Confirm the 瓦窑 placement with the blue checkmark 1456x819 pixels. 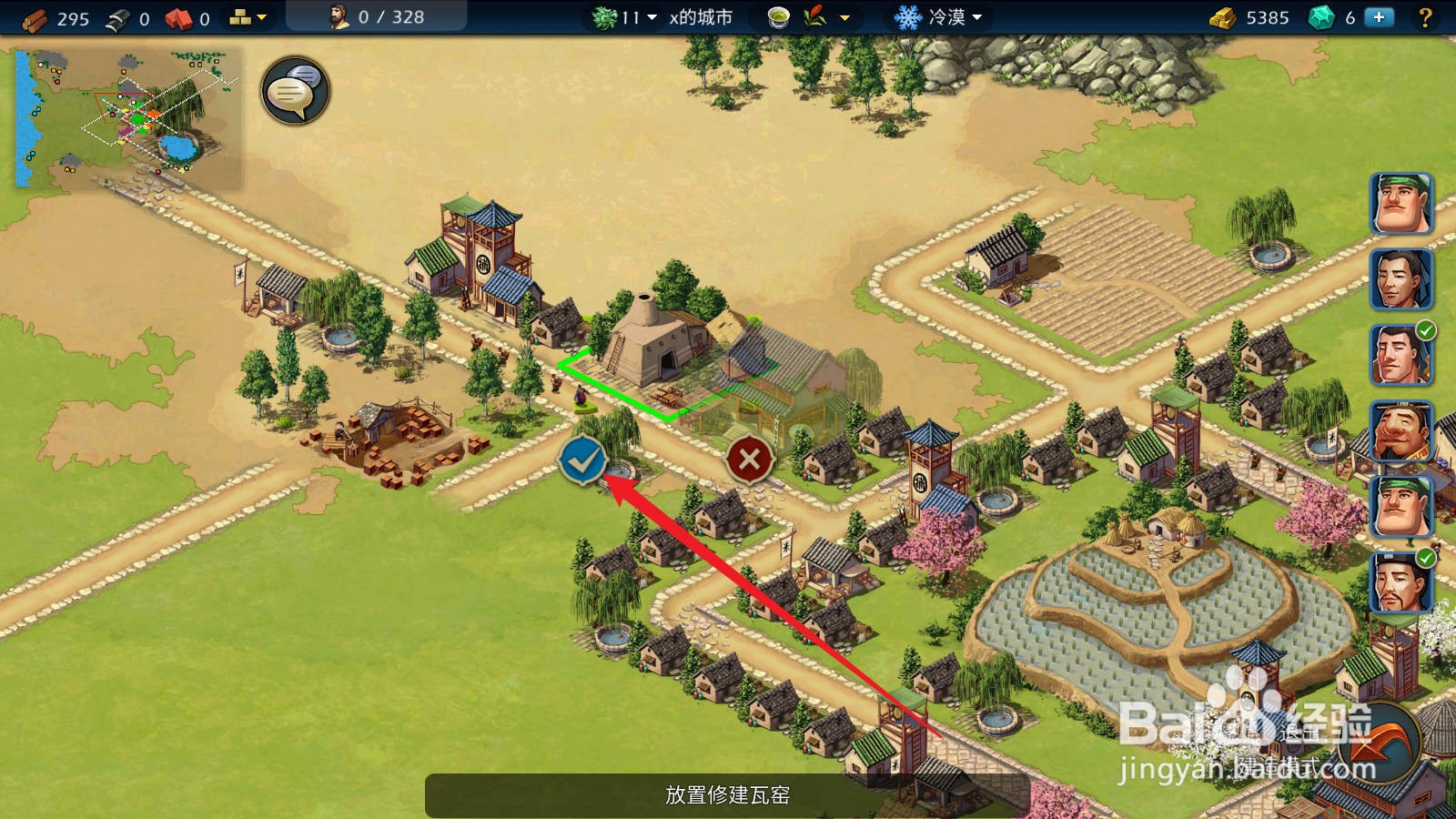coord(581,460)
